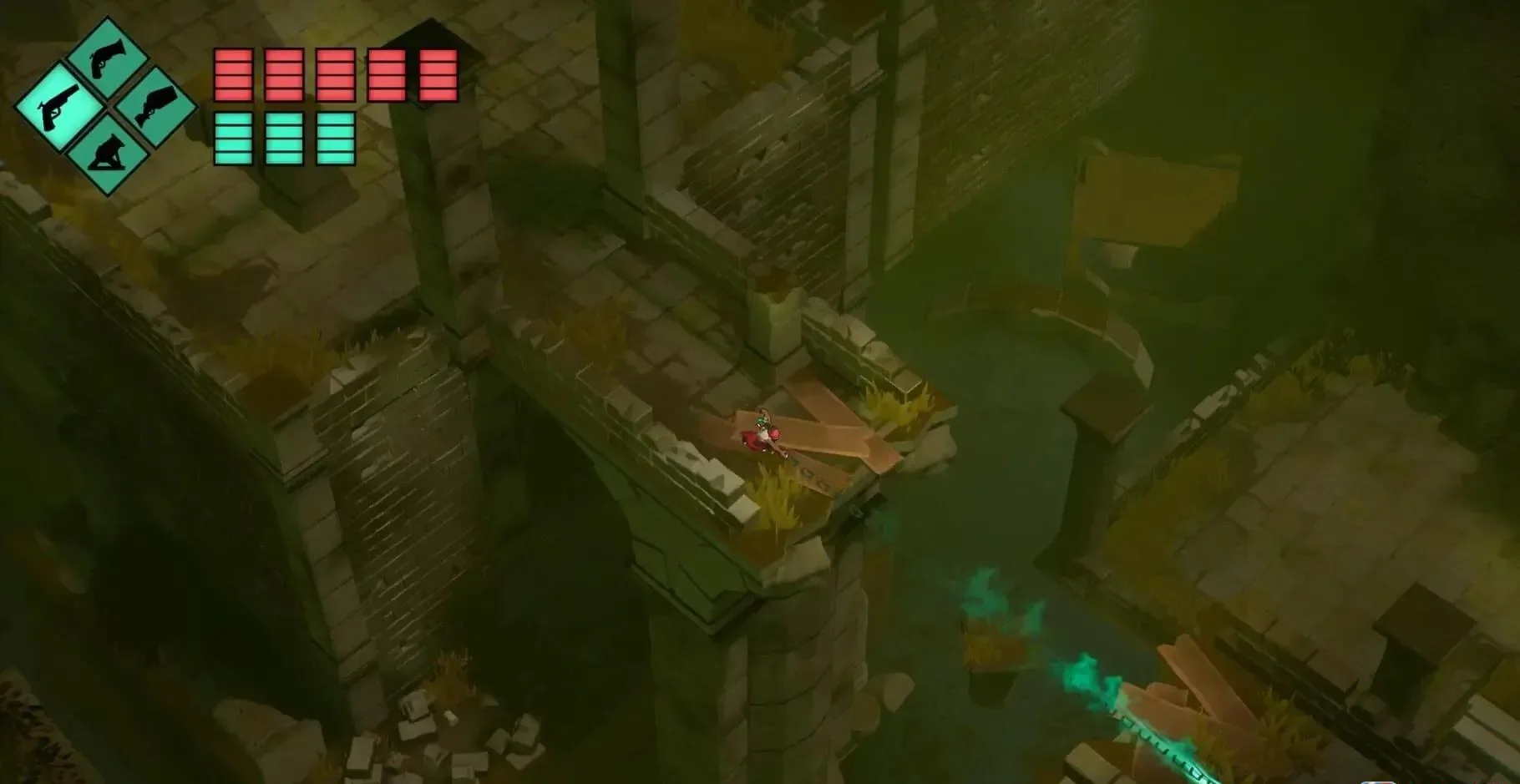The height and width of the screenshot is (784, 1520).
Task: Expand the health bar display
Action: point(334,75)
